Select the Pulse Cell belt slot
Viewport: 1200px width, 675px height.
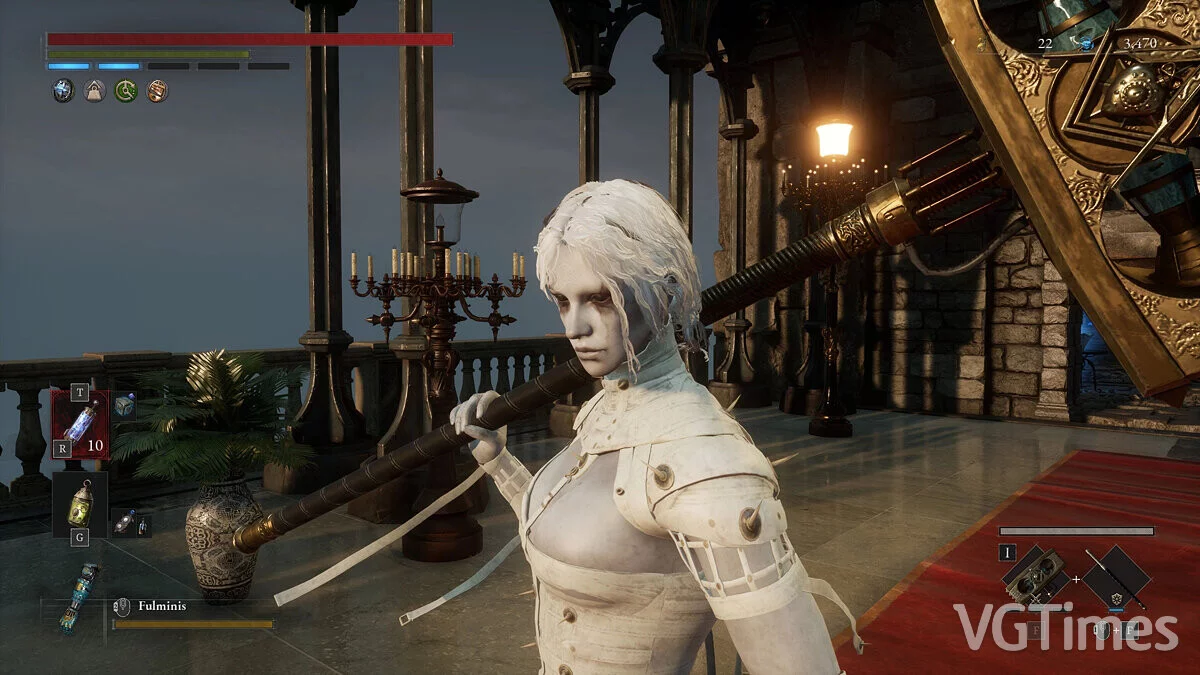(x=80, y=423)
